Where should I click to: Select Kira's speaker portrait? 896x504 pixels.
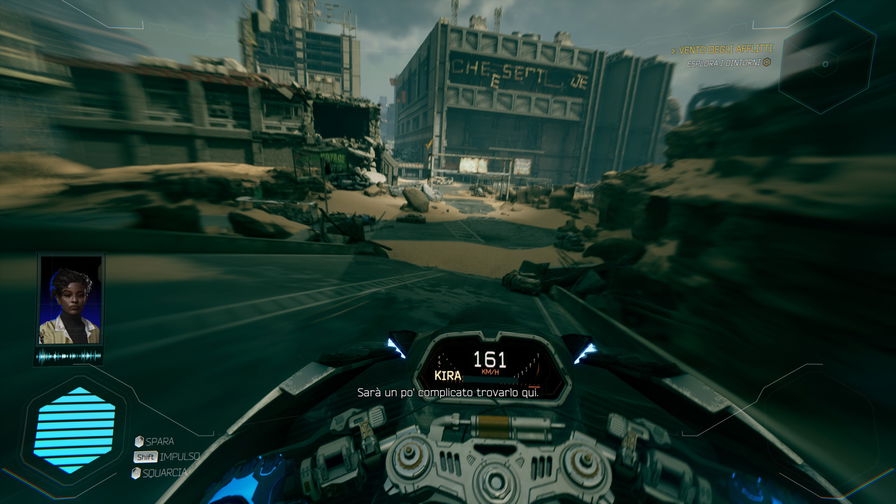pos(70,300)
